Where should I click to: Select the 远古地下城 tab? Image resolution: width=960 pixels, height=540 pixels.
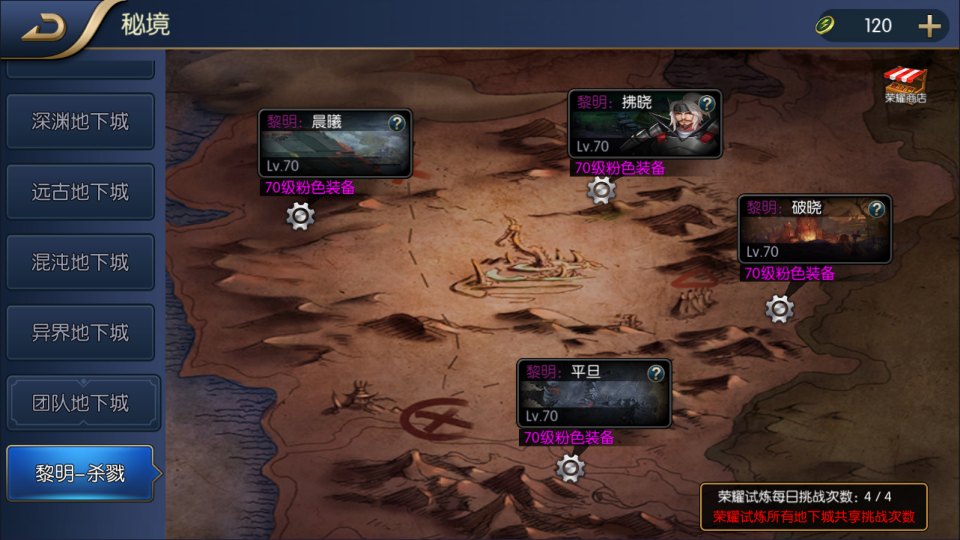pyautogui.click(x=80, y=192)
